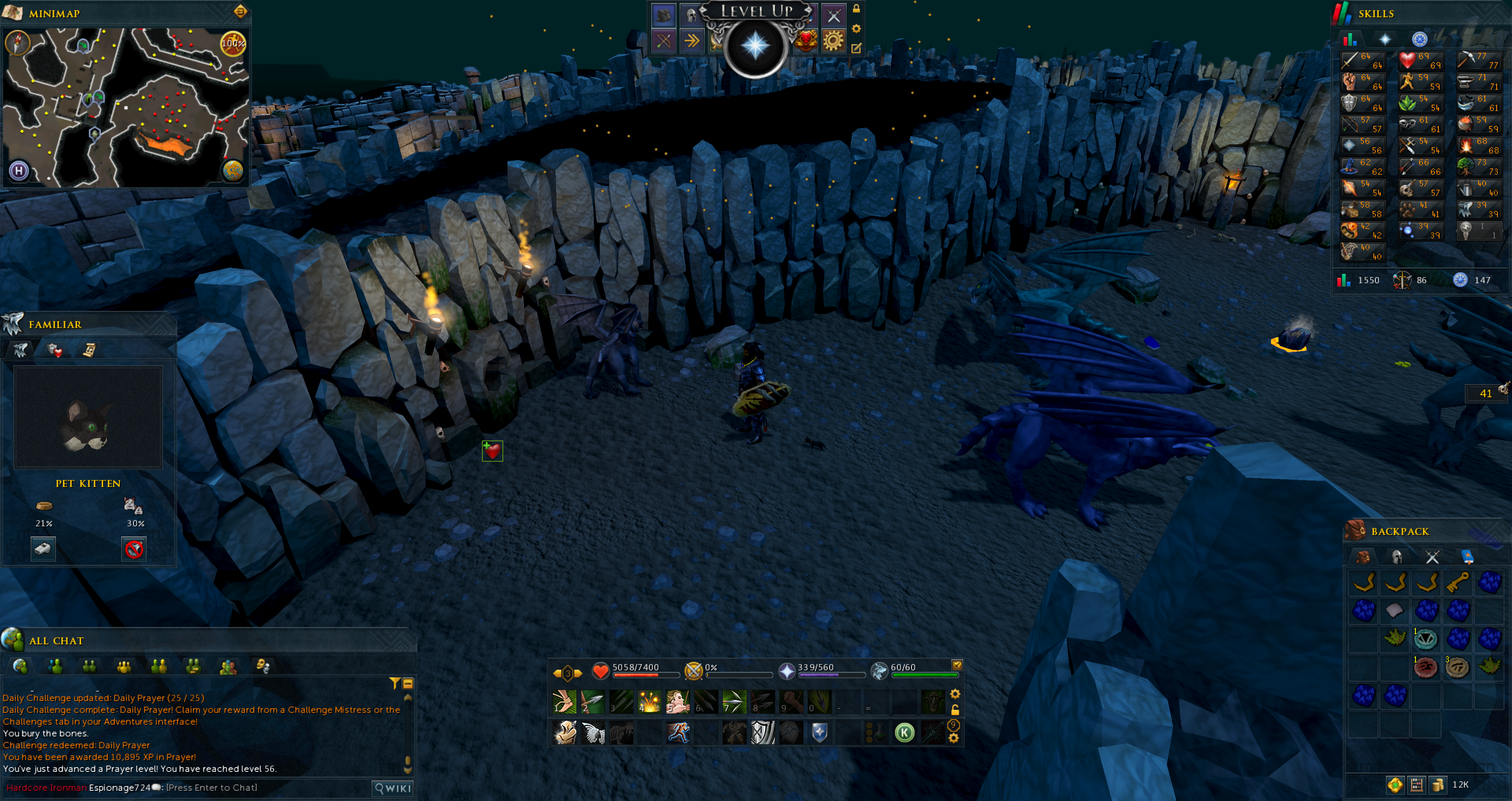Click the WIKI search button in chat
This screenshot has width=1512, height=801.
click(x=393, y=788)
